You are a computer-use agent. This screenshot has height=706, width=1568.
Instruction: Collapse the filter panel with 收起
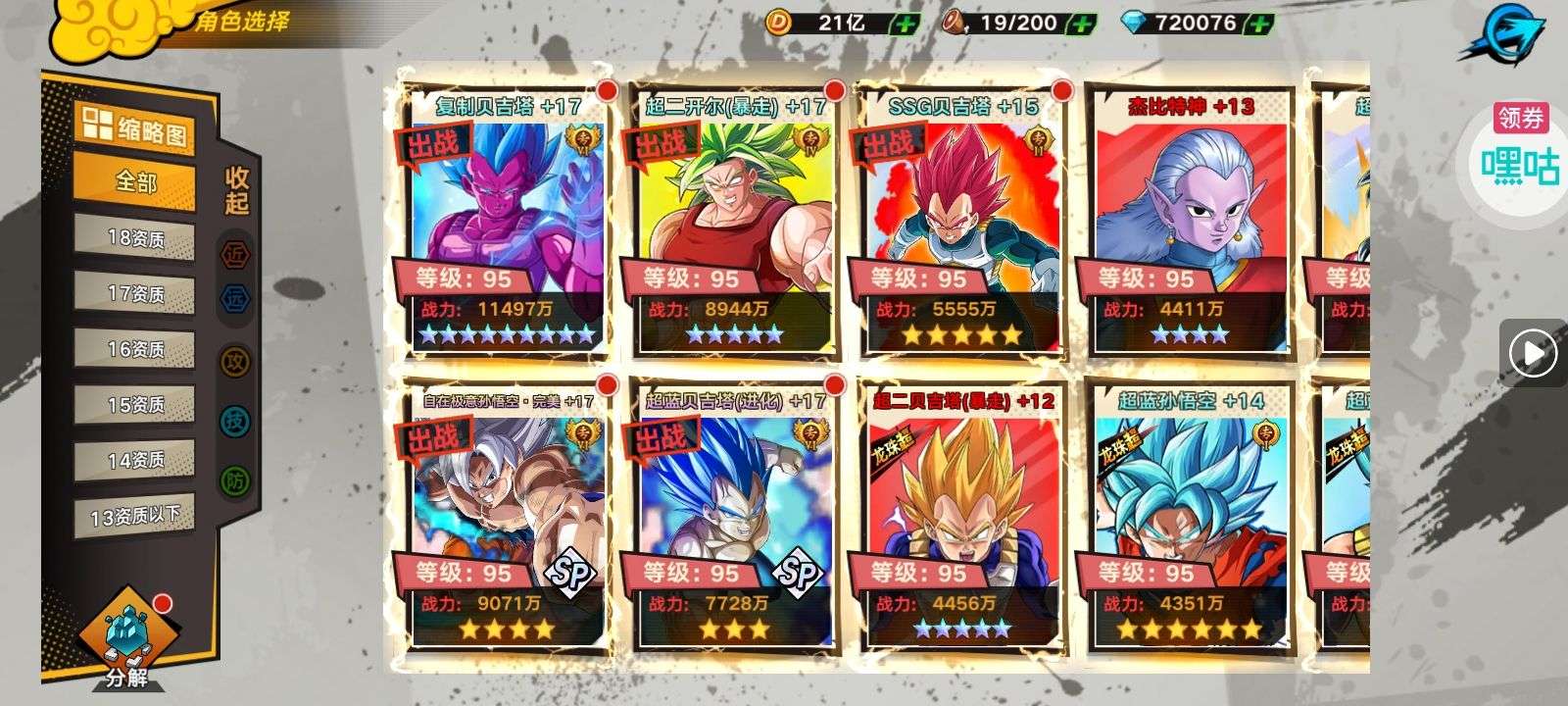tap(237, 191)
